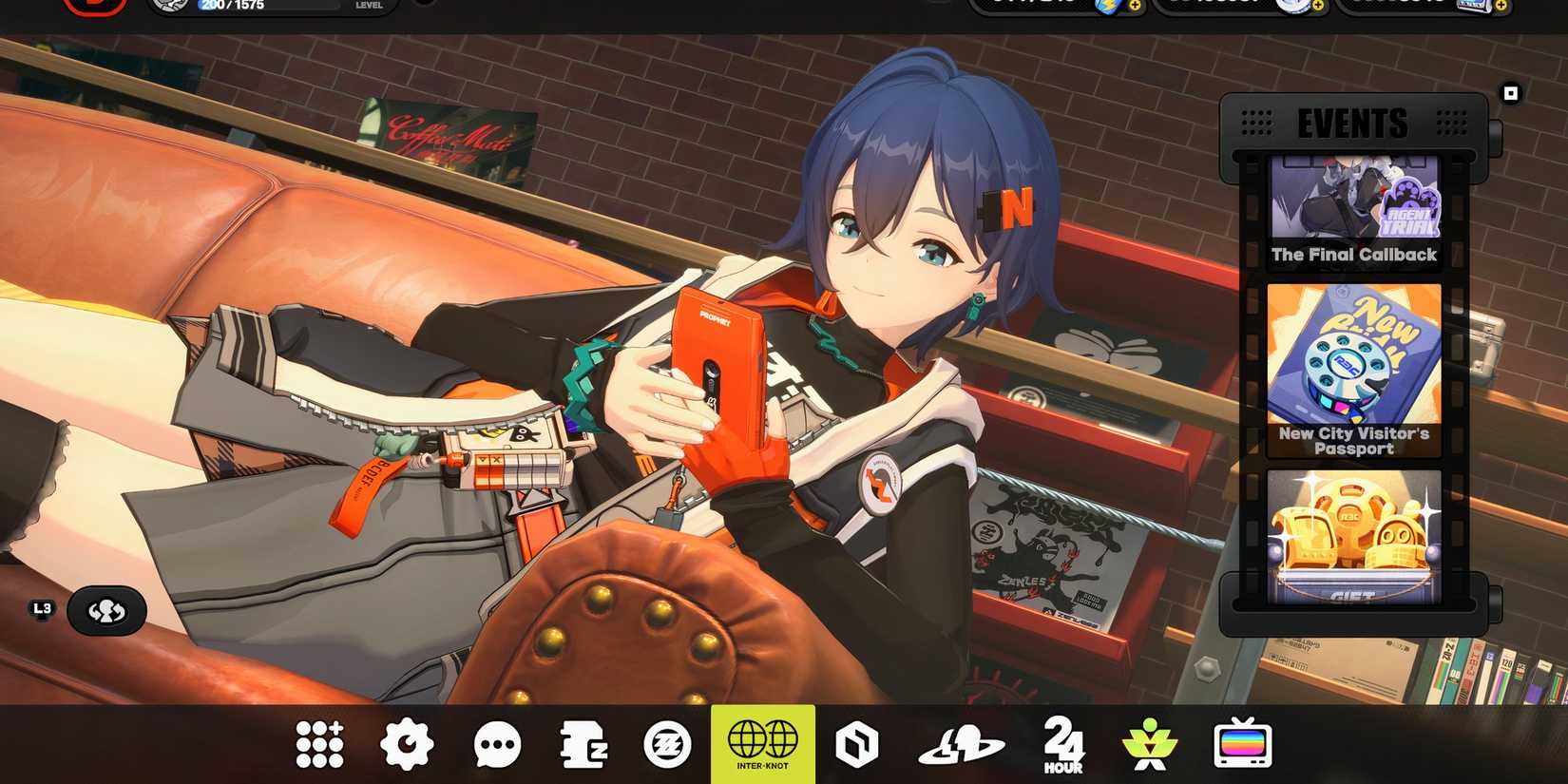Open the more apps grid icon
Image resolution: width=1568 pixels, height=784 pixels.
[318, 743]
